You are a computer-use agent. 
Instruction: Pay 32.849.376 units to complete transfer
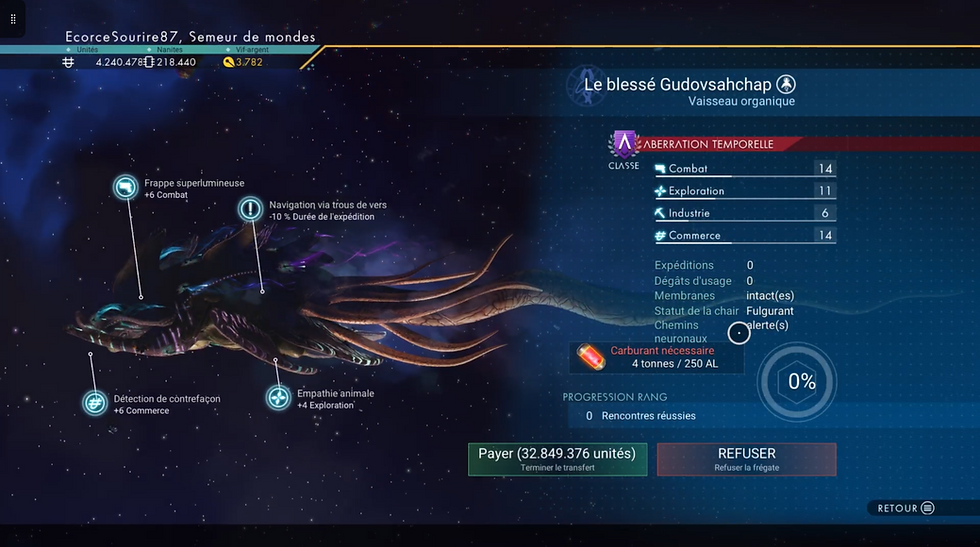click(557, 459)
